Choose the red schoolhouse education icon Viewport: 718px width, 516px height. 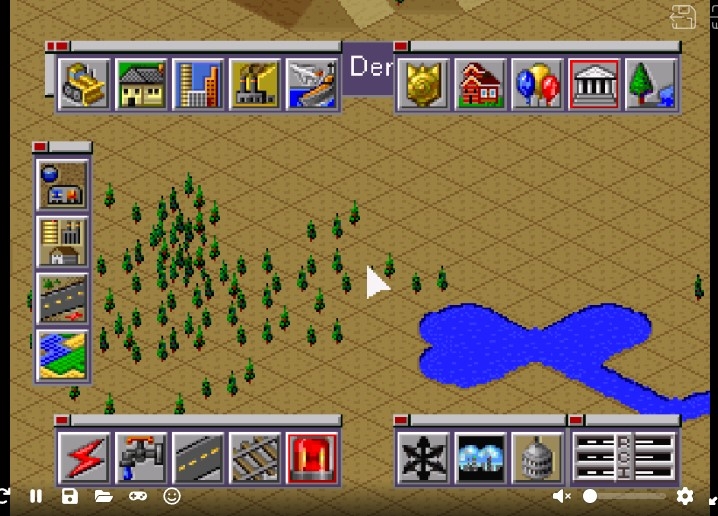(x=480, y=84)
